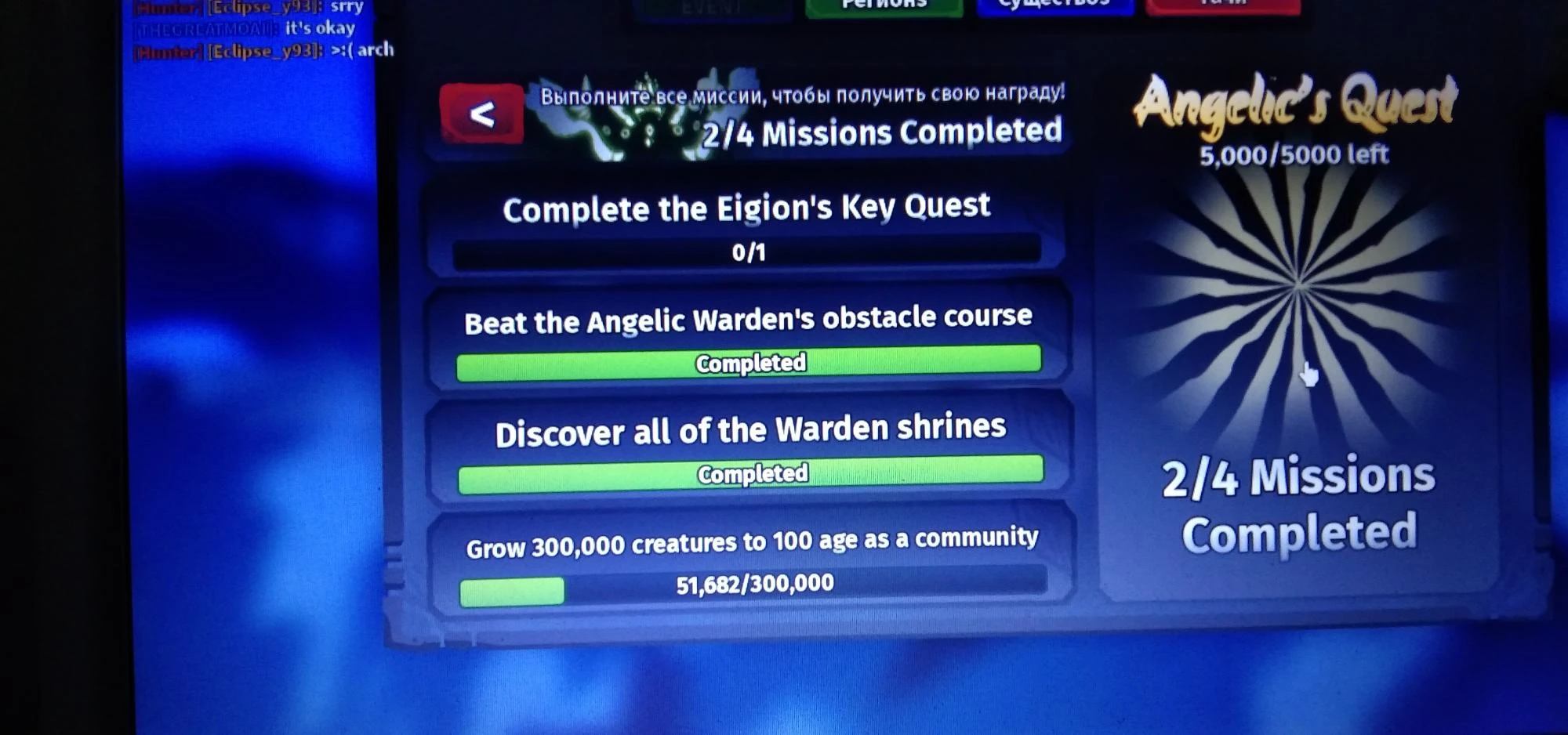This screenshot has width=1568, height=735.
Task: Click the Completed bar under obstacle course mission
Action: click(x=747, y=362)
